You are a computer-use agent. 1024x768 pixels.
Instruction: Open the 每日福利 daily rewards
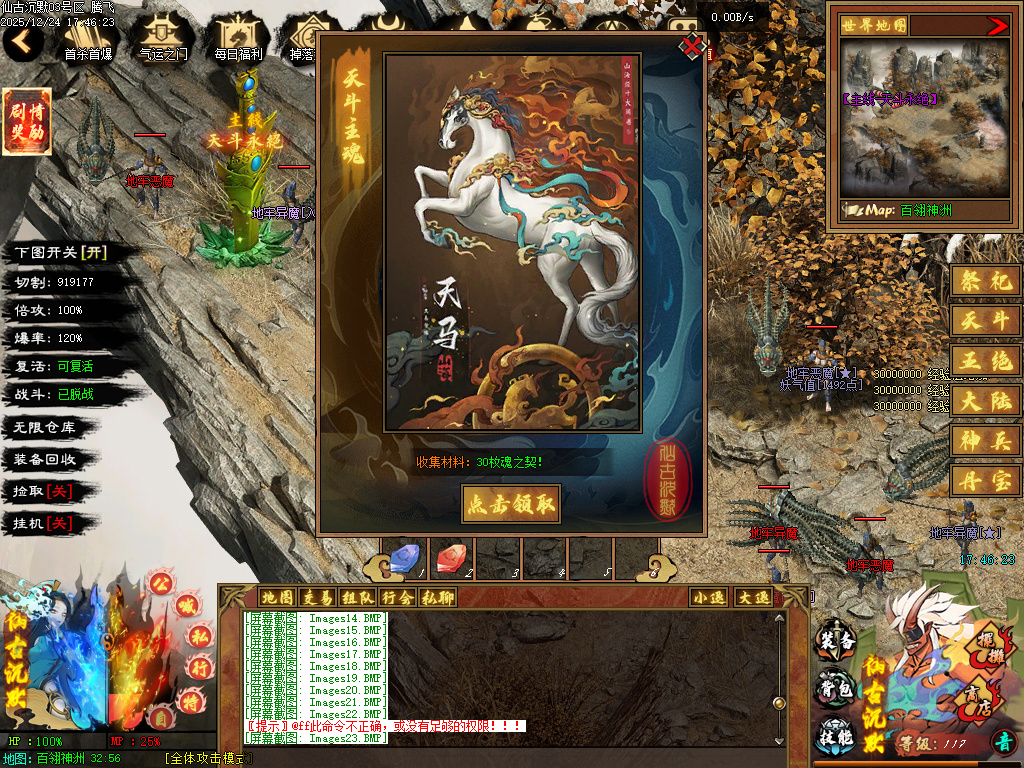238,40
